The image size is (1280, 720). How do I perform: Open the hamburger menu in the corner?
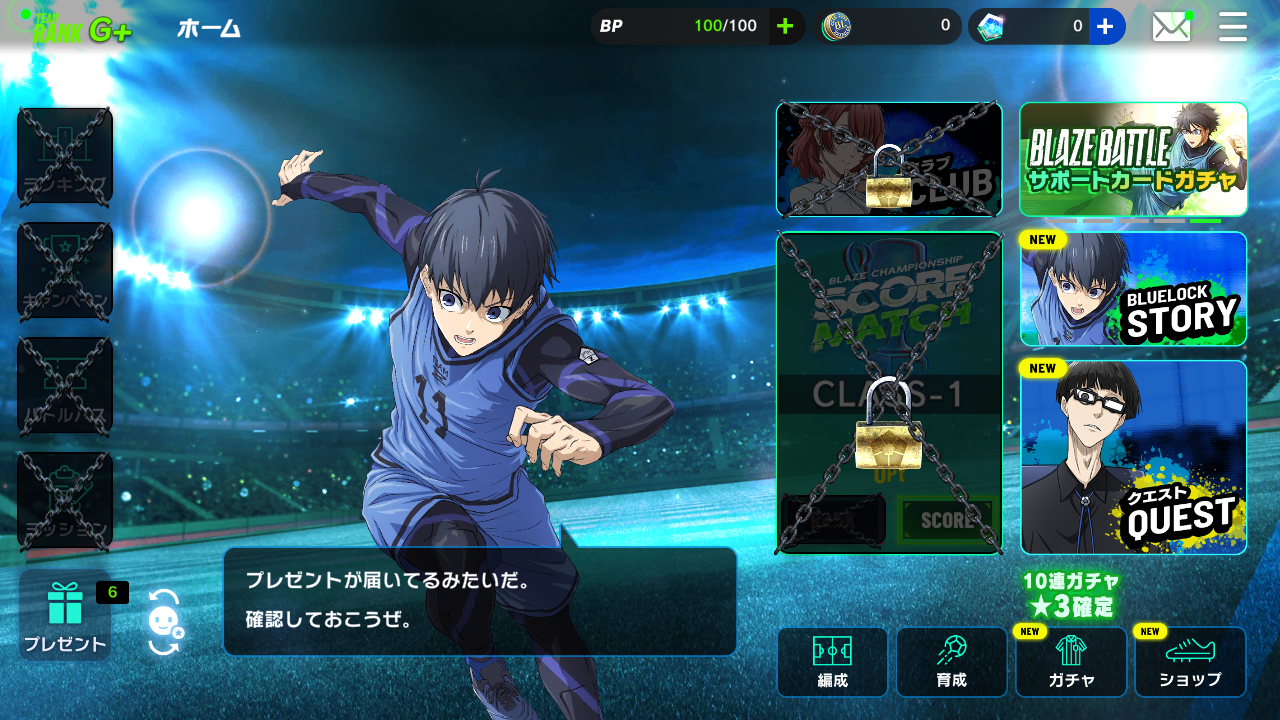point(1233,26)
